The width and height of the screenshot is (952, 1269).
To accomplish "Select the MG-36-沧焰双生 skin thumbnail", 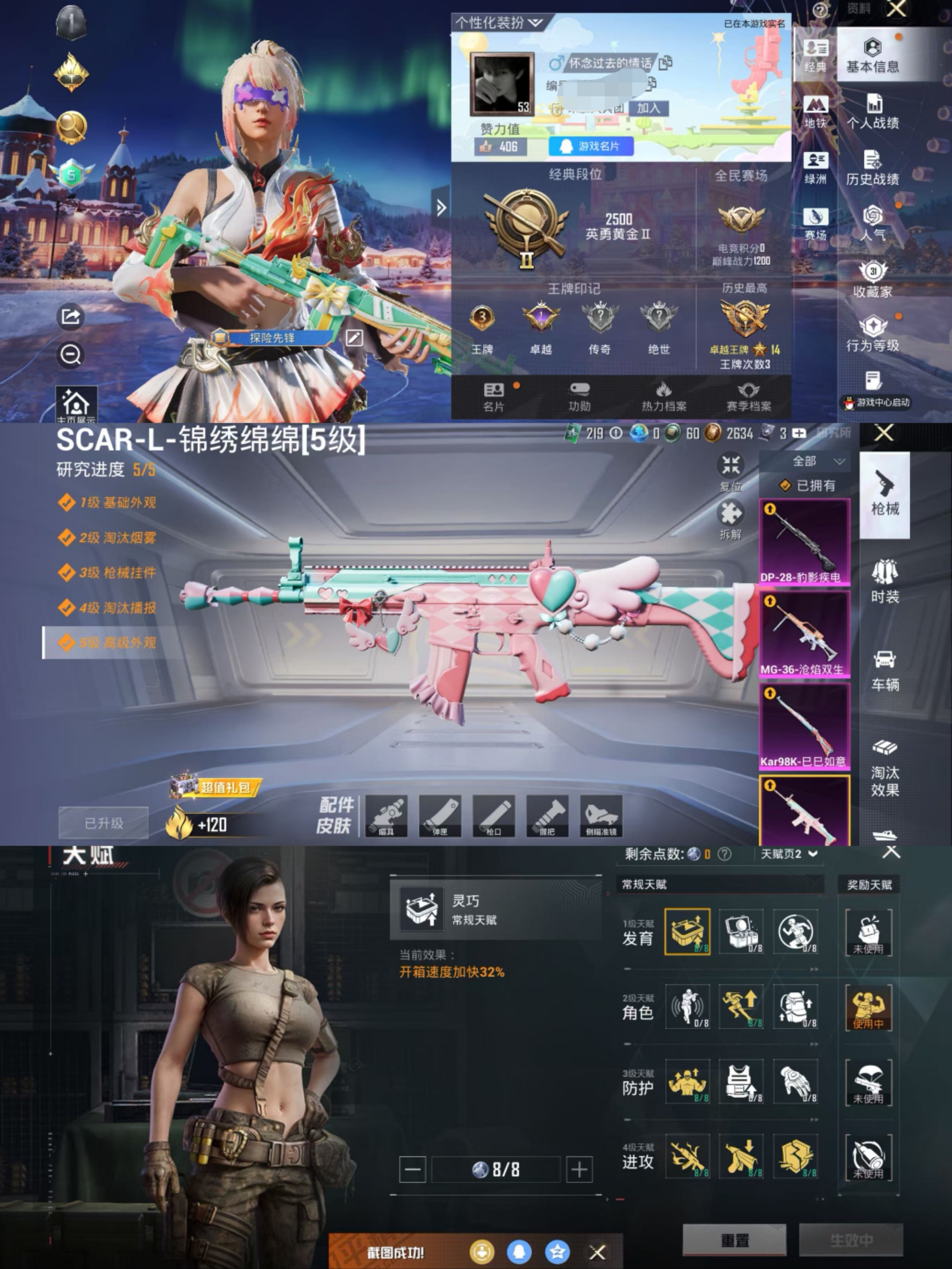I will point(804,634).
